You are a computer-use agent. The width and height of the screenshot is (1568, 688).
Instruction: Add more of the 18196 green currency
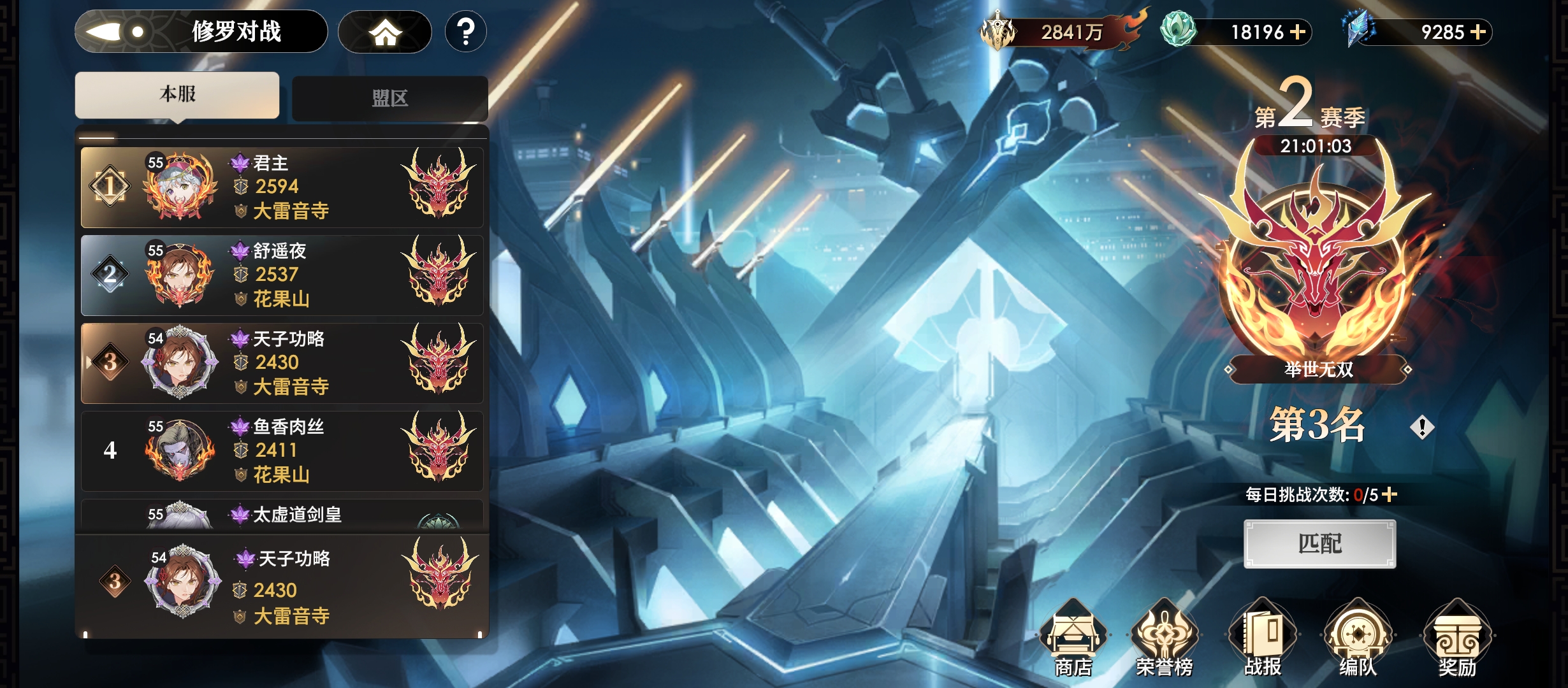click(x=1298, y=32)
